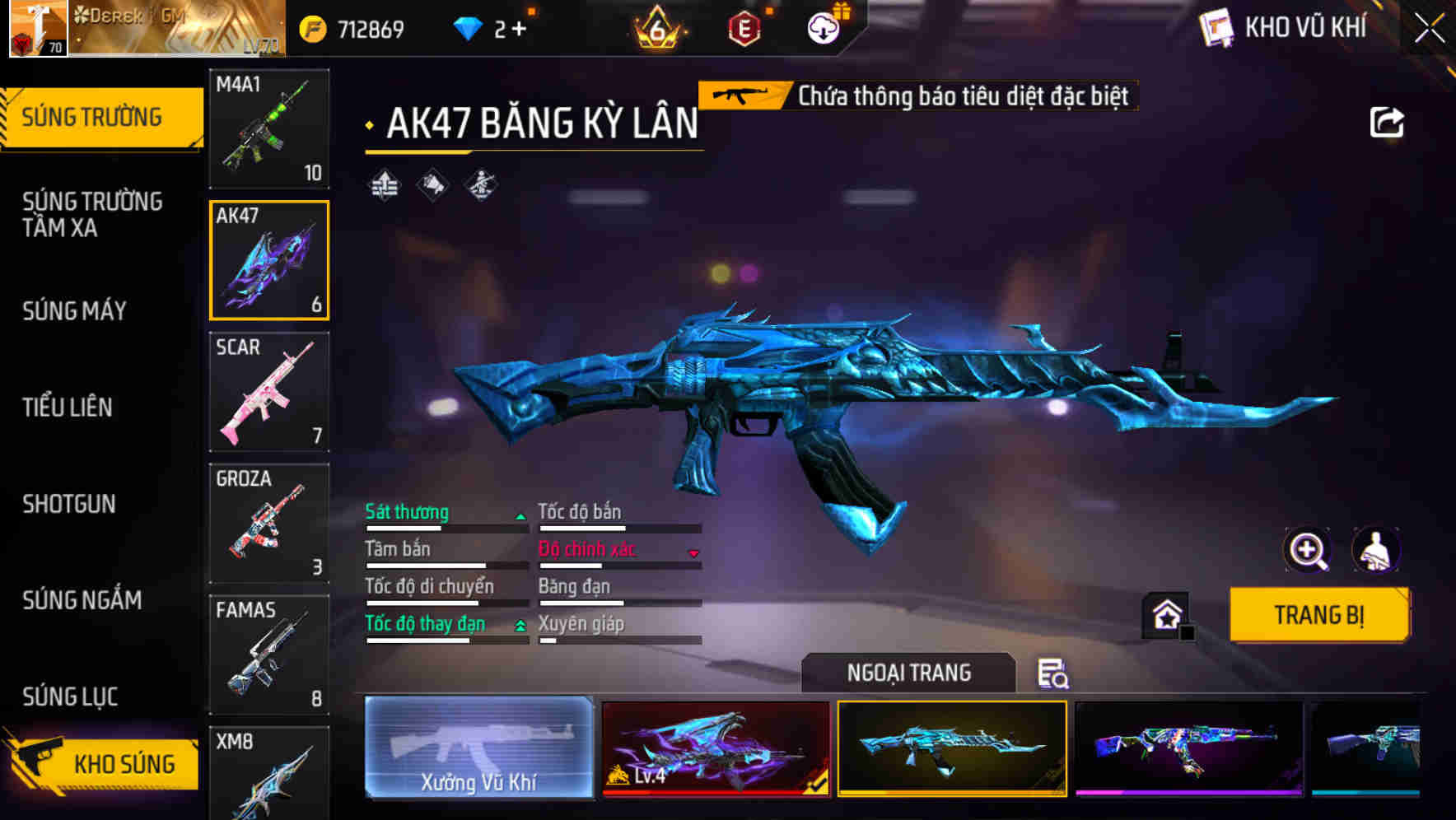
Task: Open the share/export icon top right
Action: [1387, 121]
